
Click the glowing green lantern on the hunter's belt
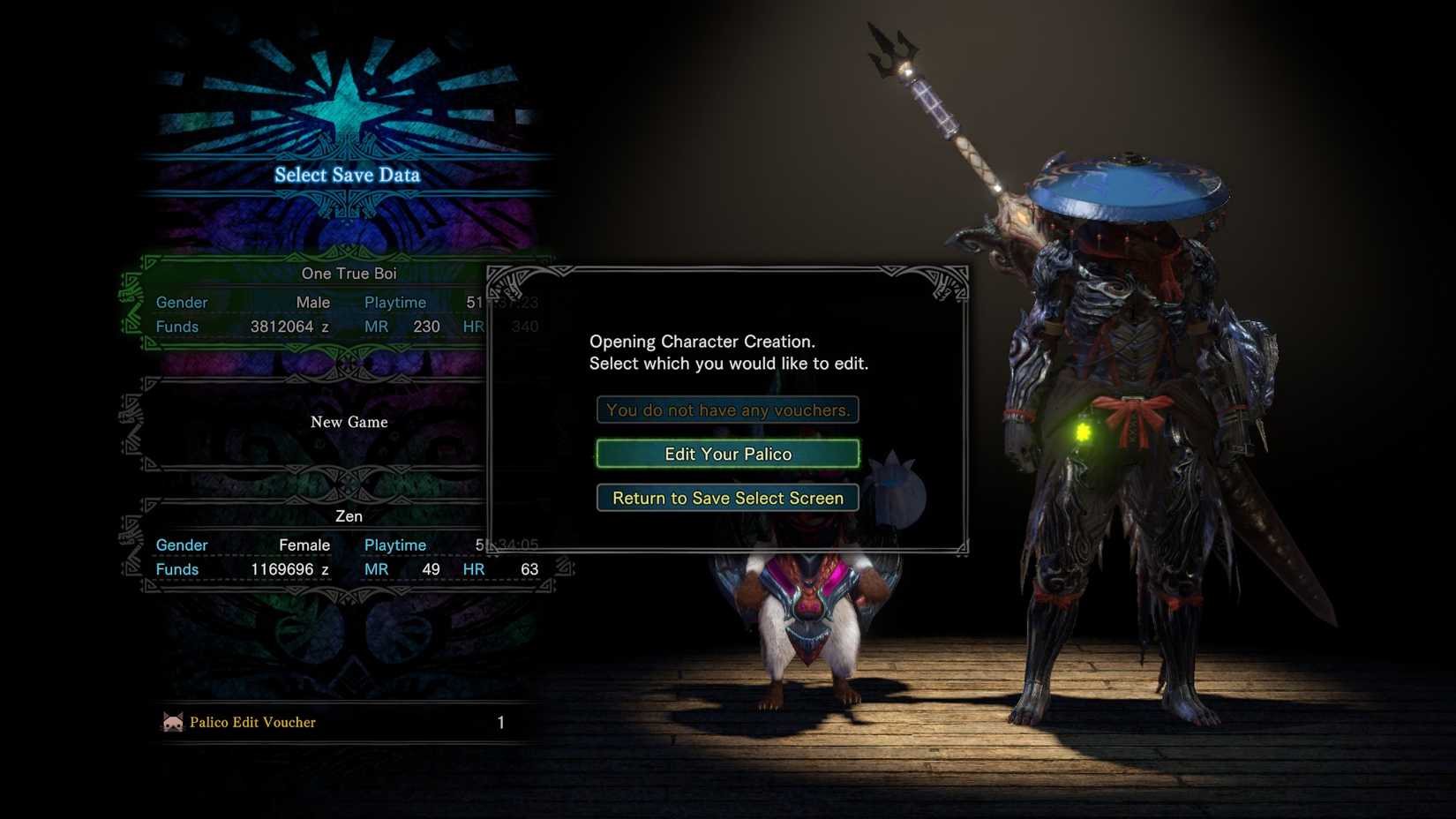1083,432
